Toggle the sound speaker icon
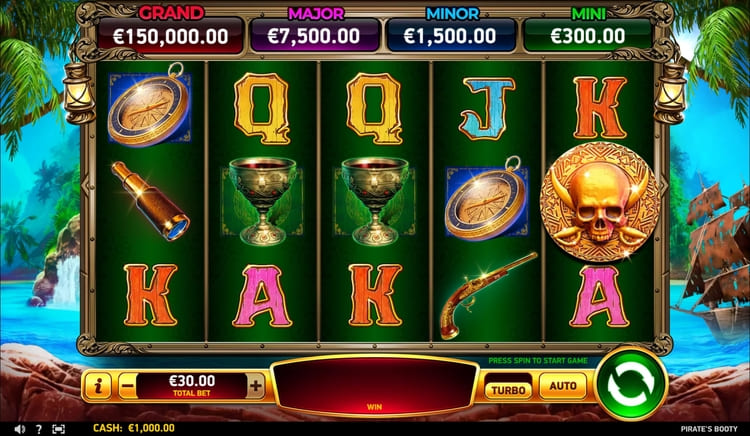 pyautogui.click(x=21, y=428)
